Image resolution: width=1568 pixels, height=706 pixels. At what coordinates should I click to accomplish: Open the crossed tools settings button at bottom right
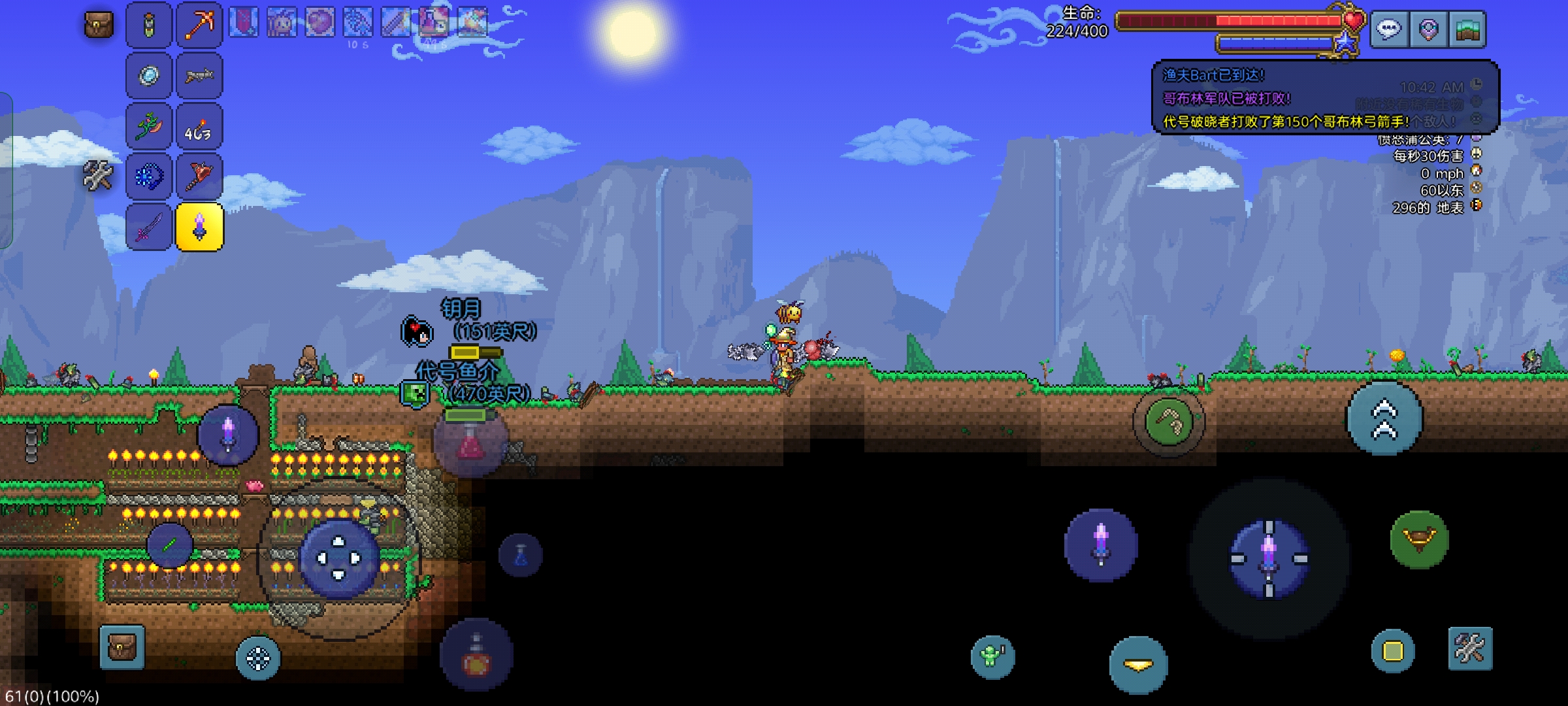pos(1470,648)
